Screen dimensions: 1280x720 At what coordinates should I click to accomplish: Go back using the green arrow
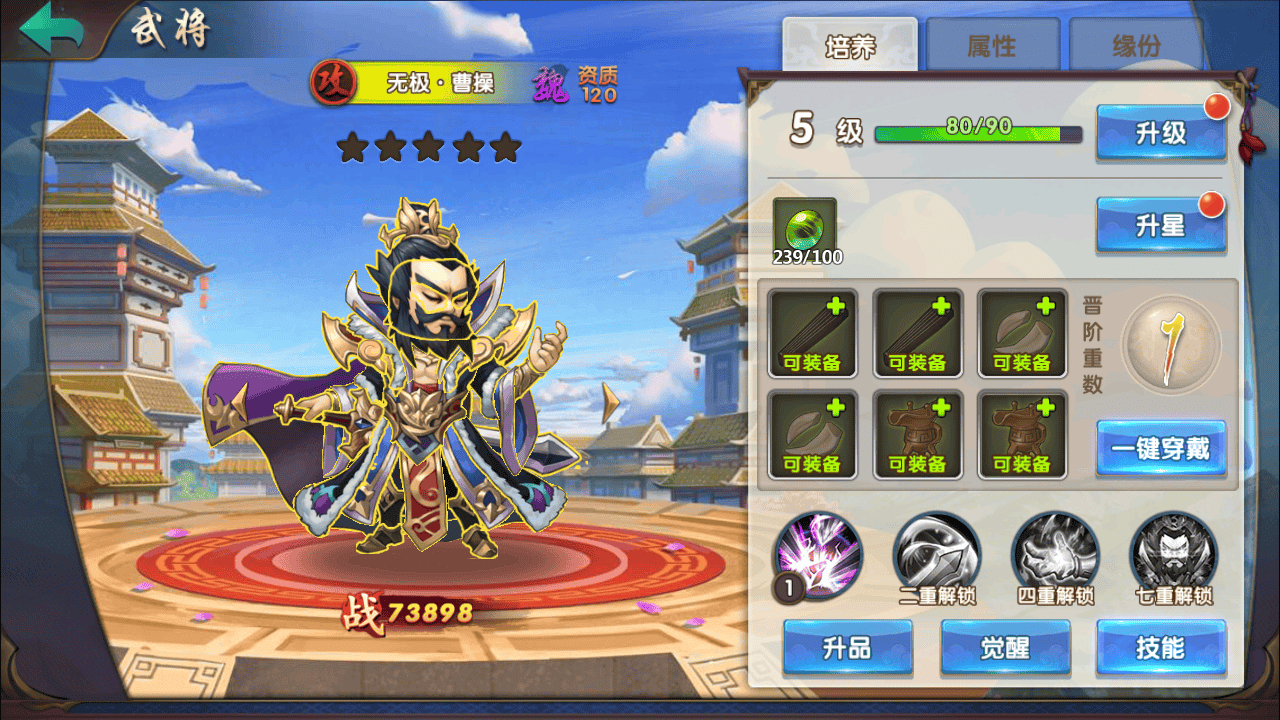[x=52, y=30]
